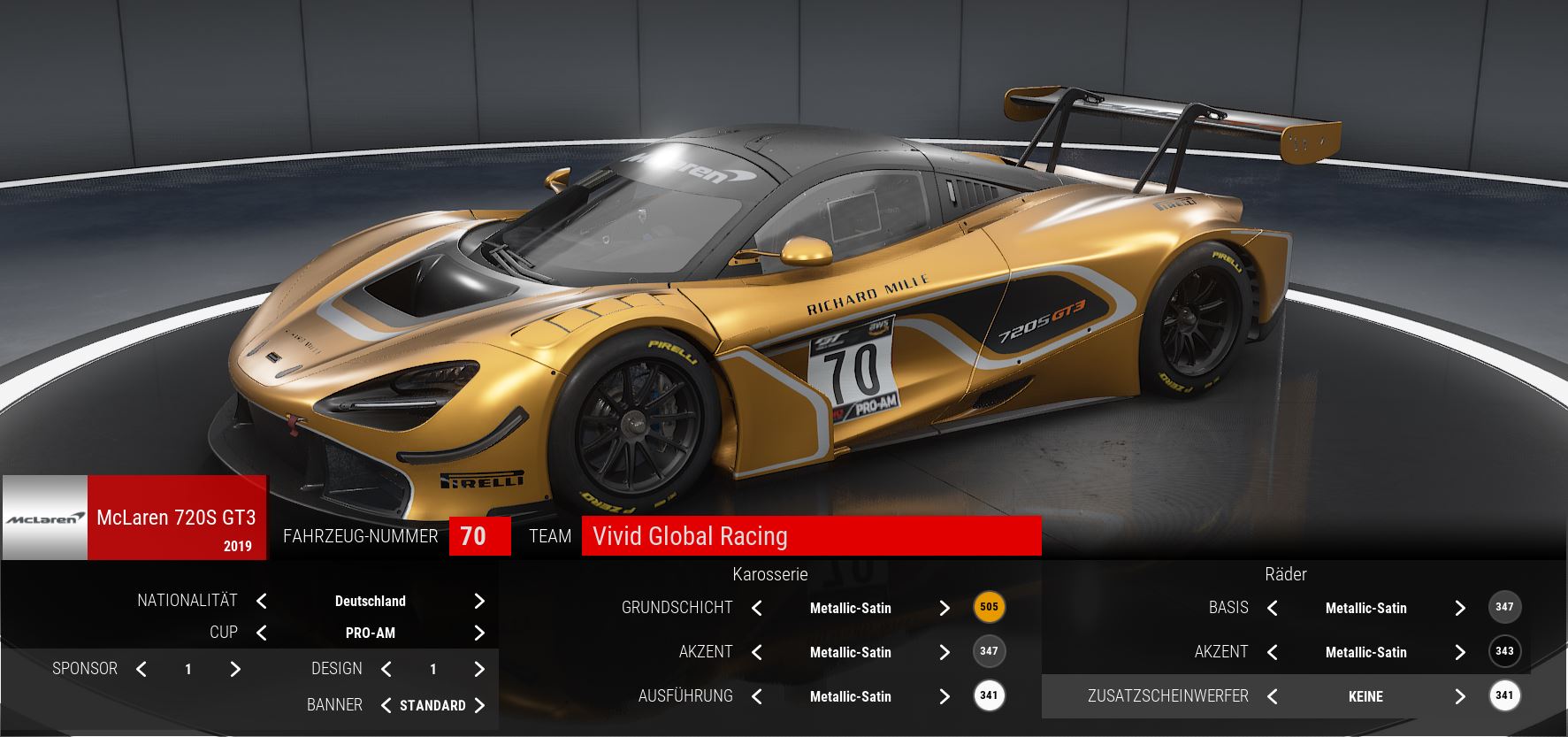1568x737 pixels.
Task: Change Banner from Standard to next
Action: click(479, 705)
